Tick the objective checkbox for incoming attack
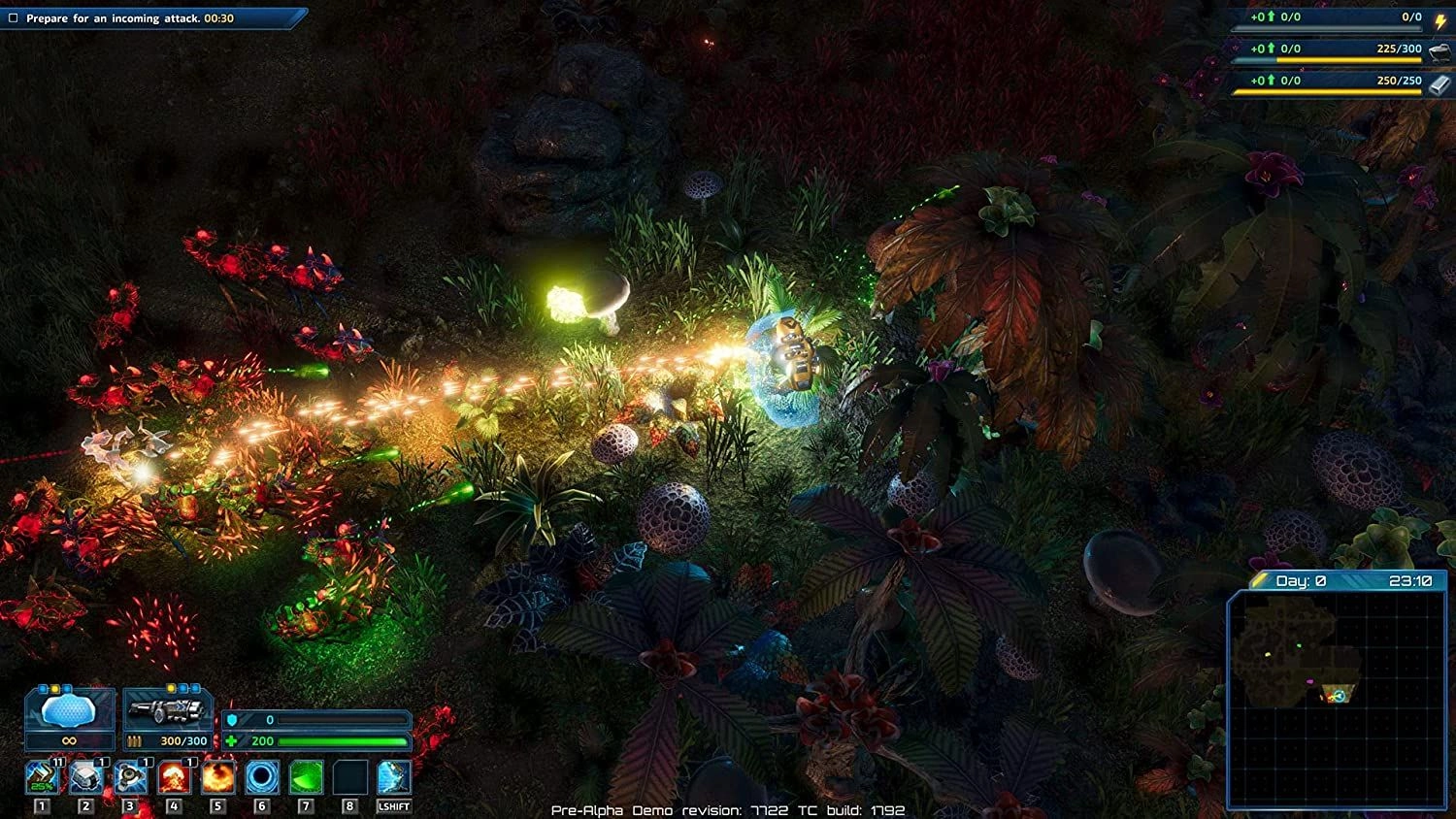1456x819 pixels. tap(13, 16)
